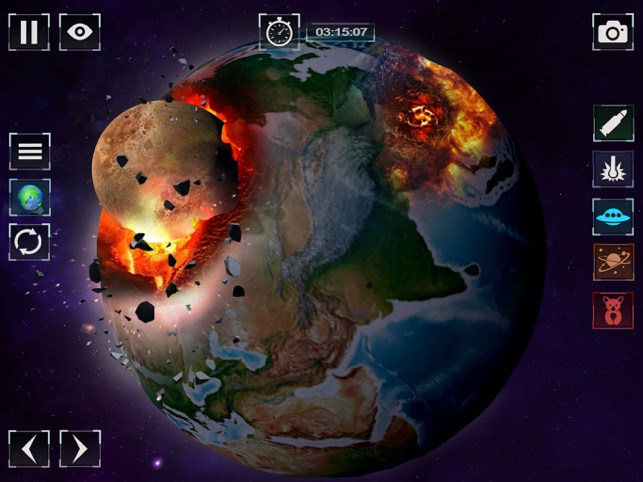Go to the next item with right arrow
Image resolution: width=643 pixels, height=482 pixels.
80,448
